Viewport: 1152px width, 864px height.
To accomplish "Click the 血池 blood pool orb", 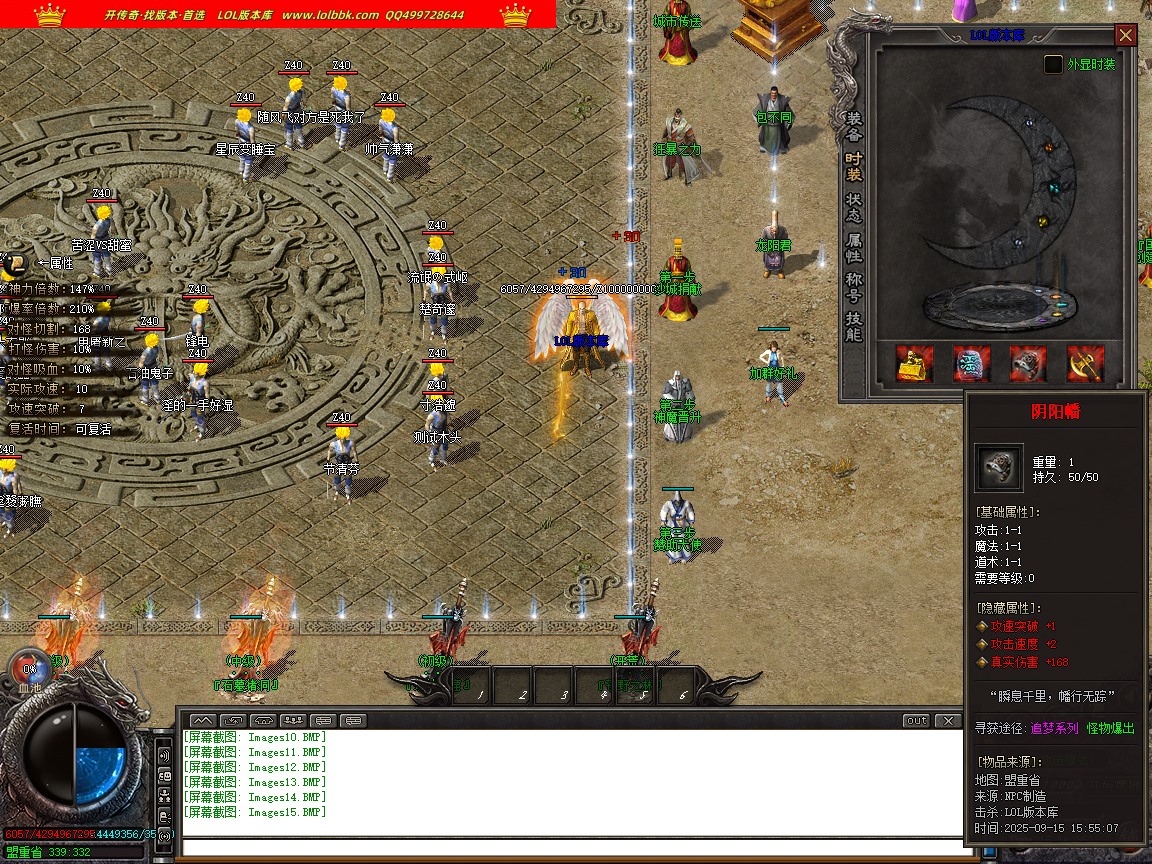I will click(28, 668).
